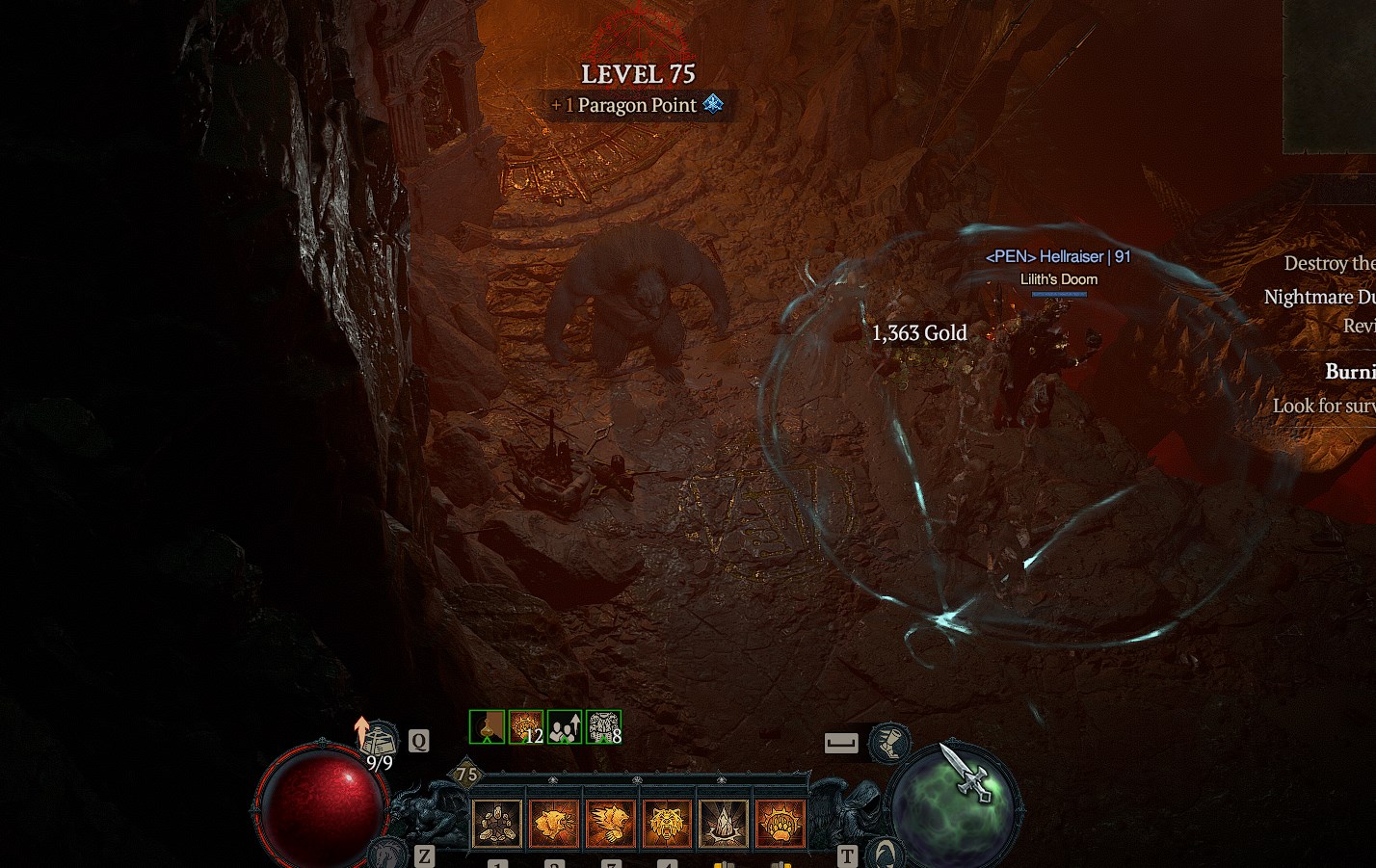
Task: Open the town portal icon
Action: [884, 852]
